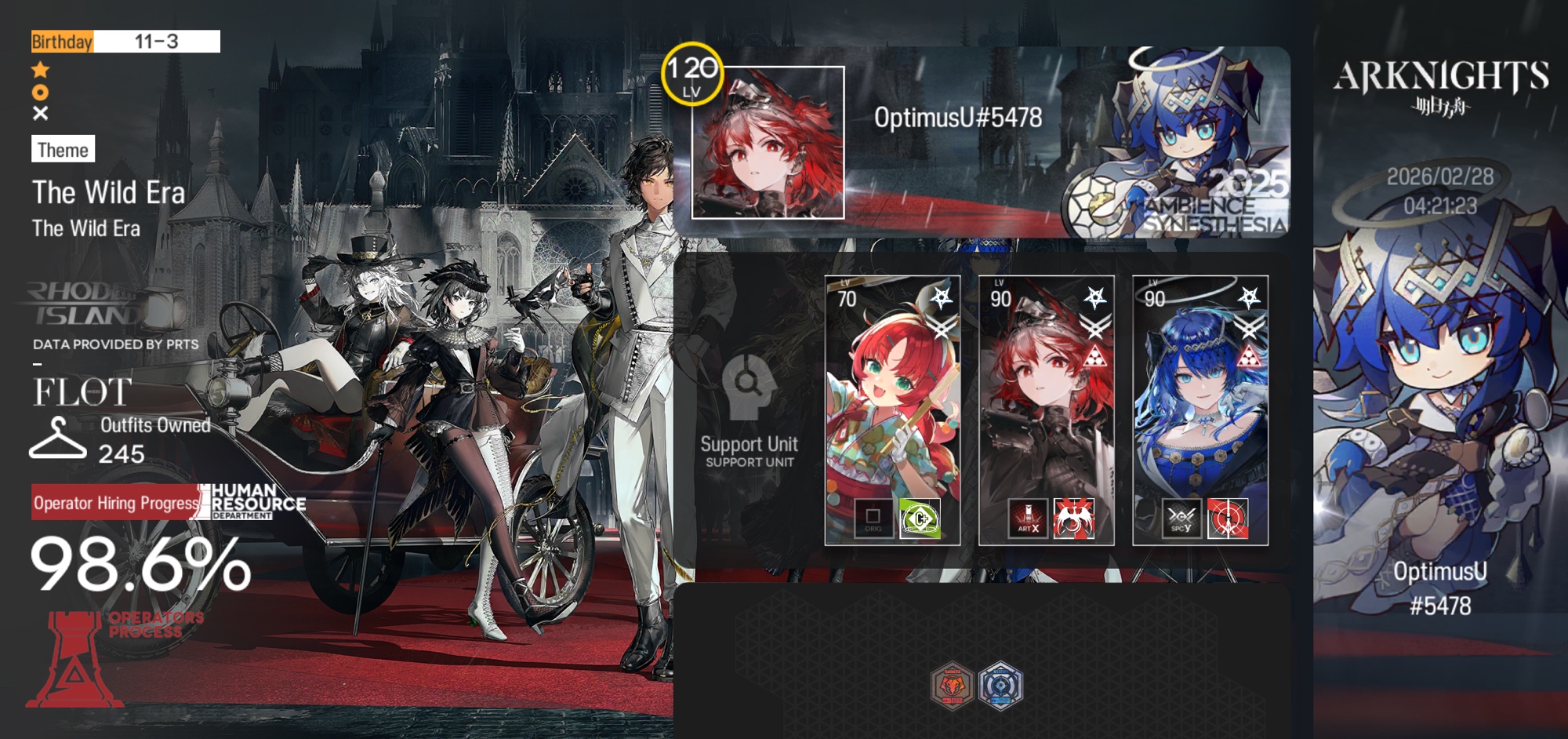Choose the level 90 red-haired support operator card

pos(1046,392)
